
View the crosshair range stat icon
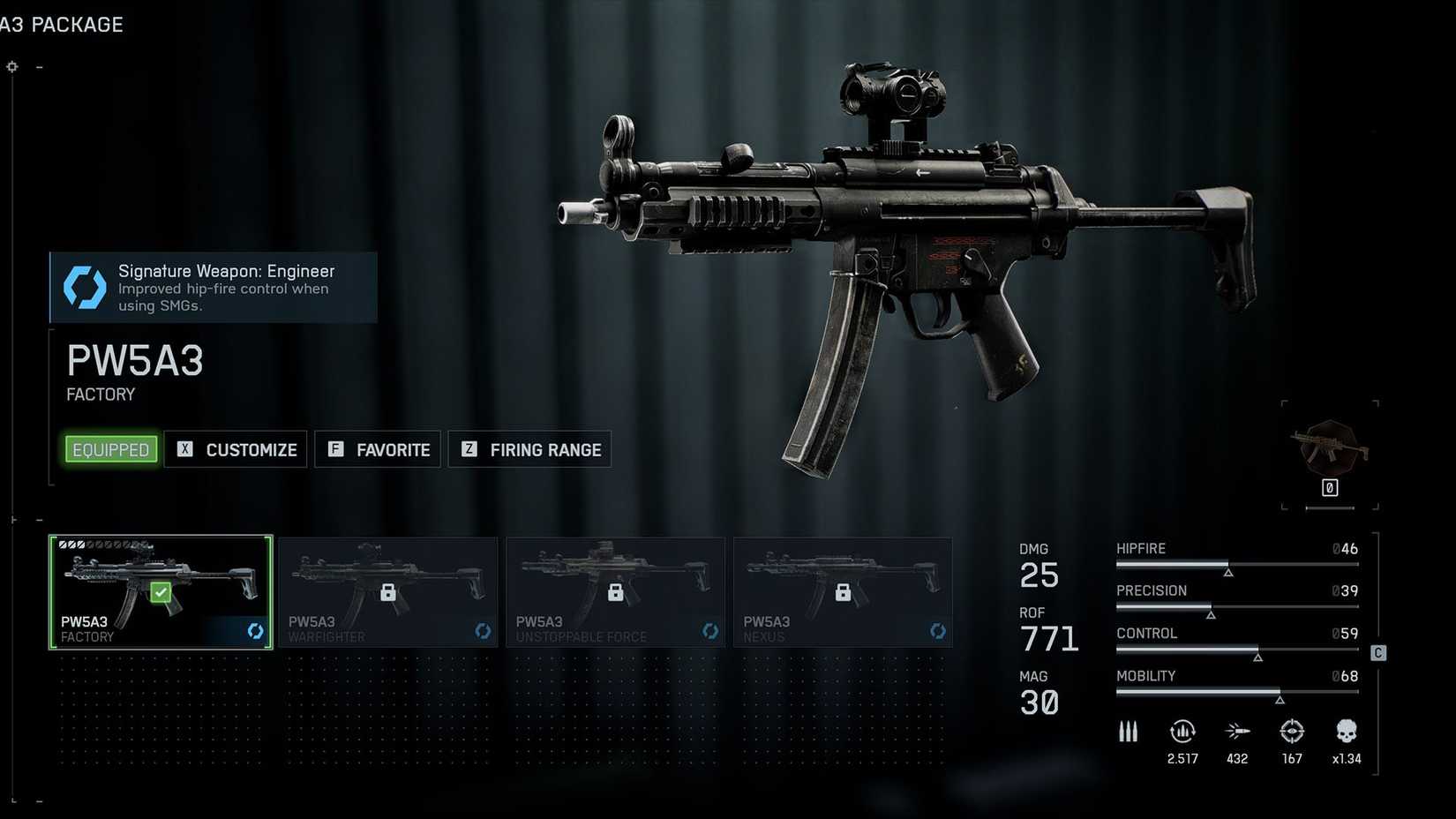pos(1292,732)
